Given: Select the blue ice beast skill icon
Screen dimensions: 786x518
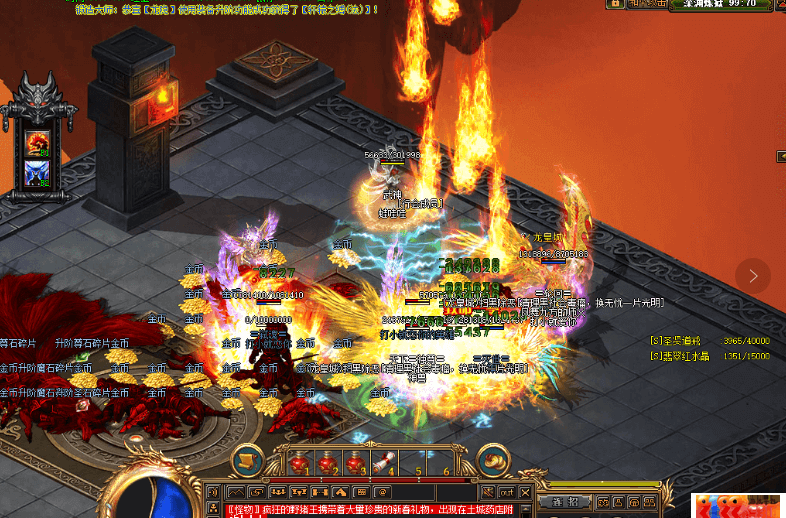Looking at the screenshot, I should pos(39,173).
